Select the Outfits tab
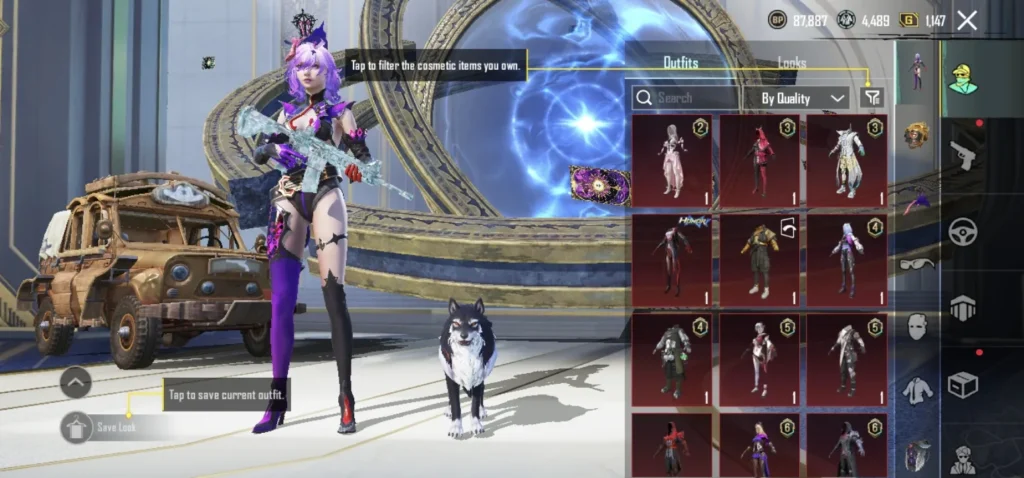 coord(681,63)
